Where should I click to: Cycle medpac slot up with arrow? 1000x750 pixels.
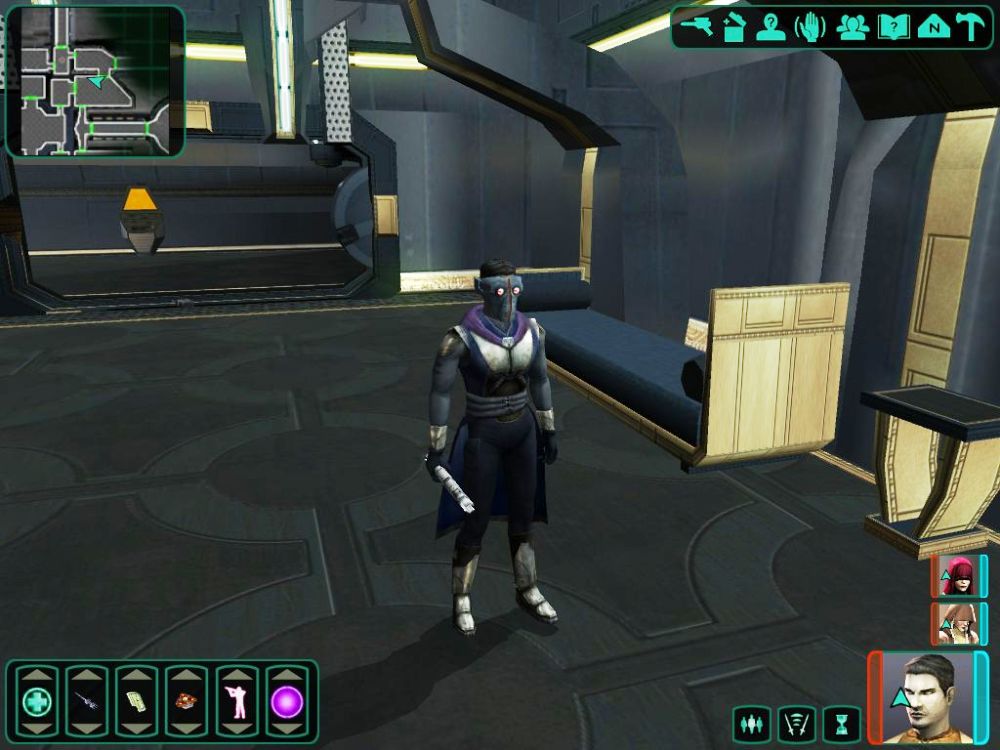point(37,675)
